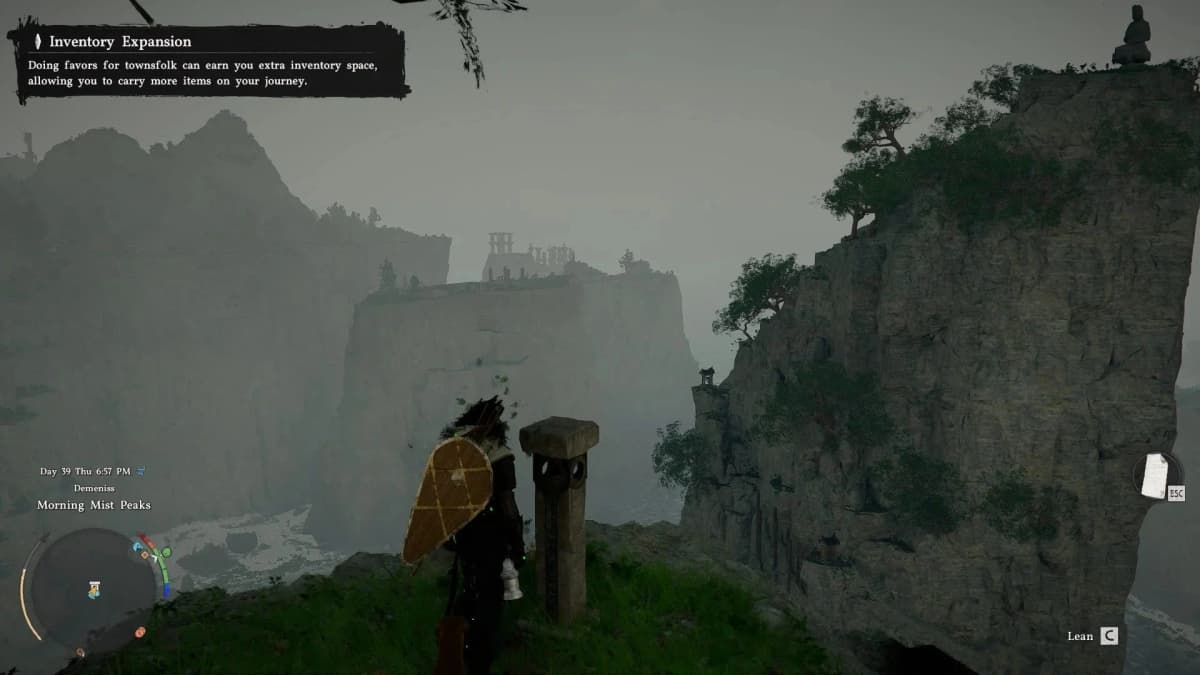Click the Inventory Expansion tutorial tip
This screenshot has width=1200, height=675.
point(210,62)
